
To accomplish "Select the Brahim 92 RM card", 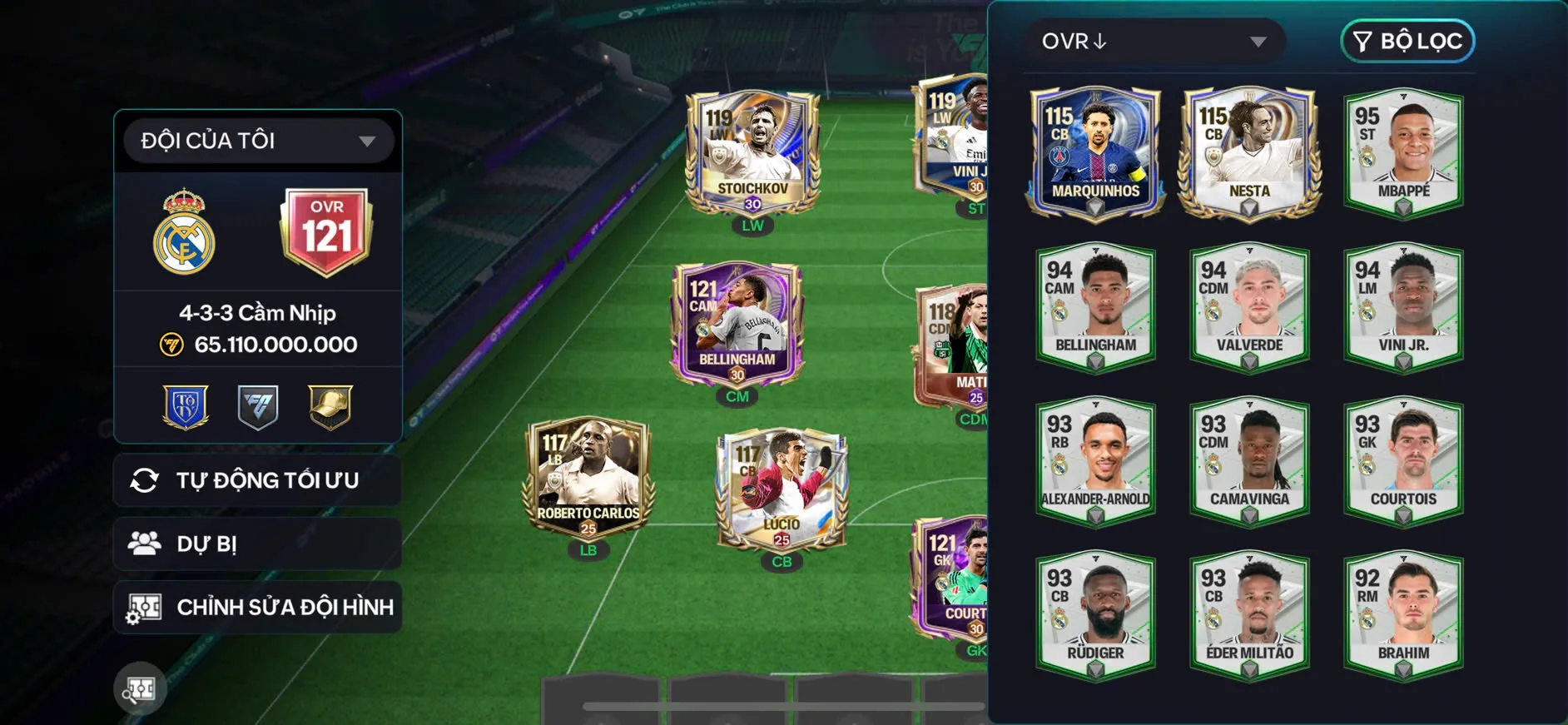I will click(x=1403, y=615).
